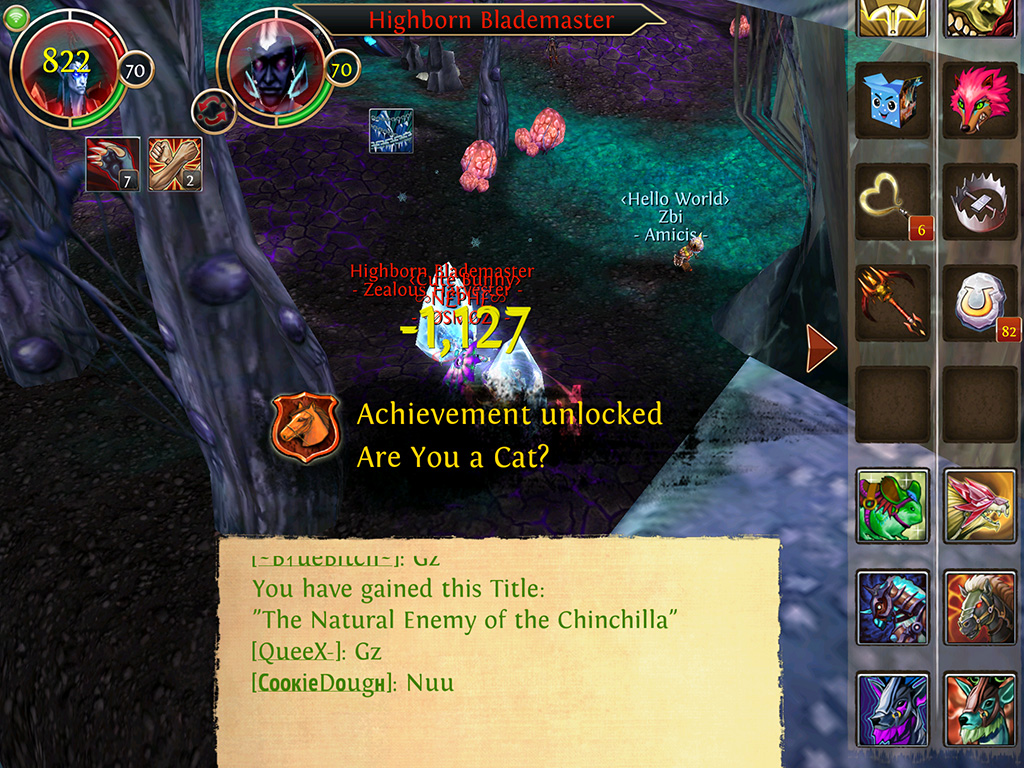
Task: Select the player character portrait
Action: 68,68
